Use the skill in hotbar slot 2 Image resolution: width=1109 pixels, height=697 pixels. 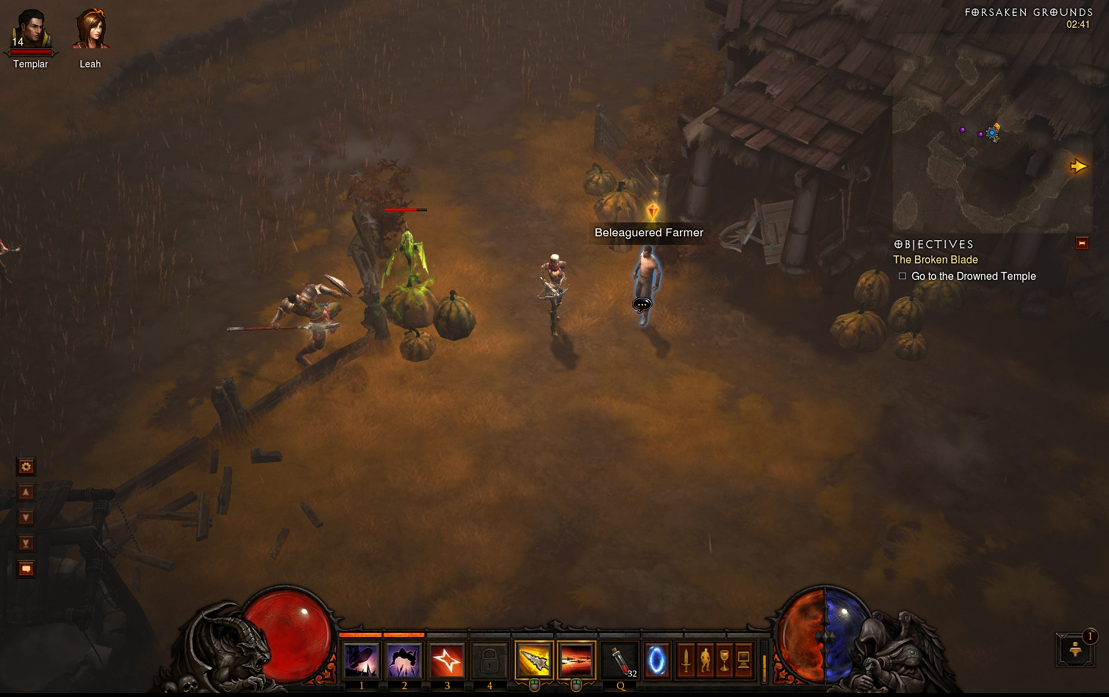point(404,661)
